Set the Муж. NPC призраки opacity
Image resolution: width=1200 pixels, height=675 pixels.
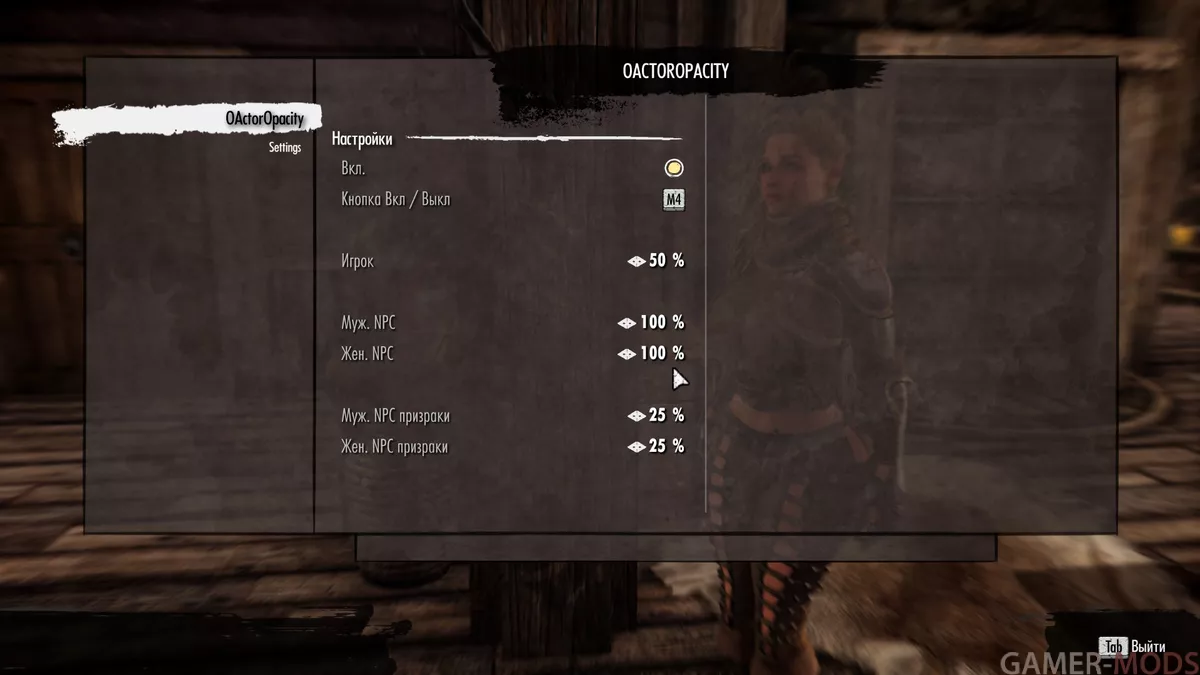657,416
